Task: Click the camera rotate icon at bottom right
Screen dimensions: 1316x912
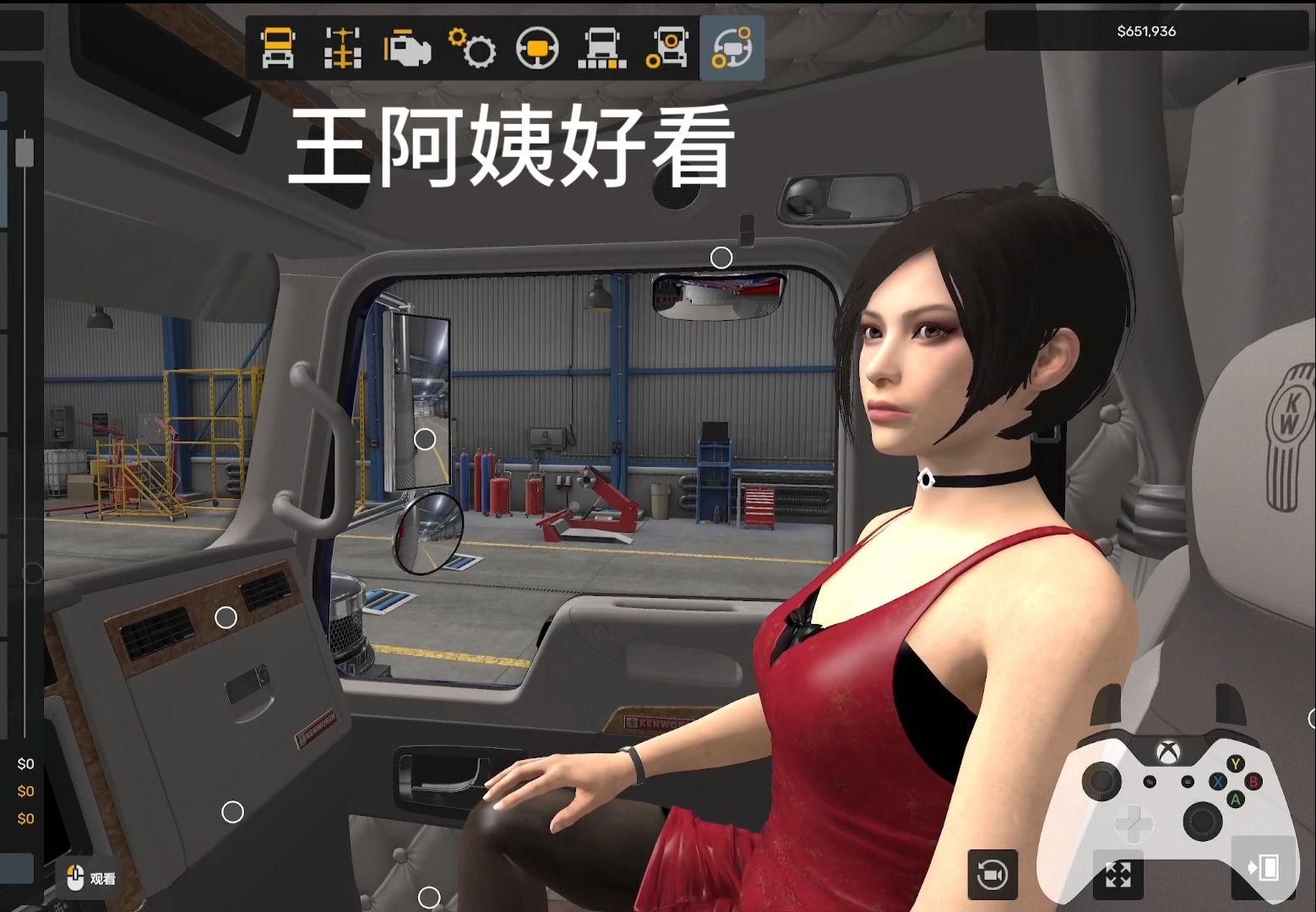Action: point(992,874)
